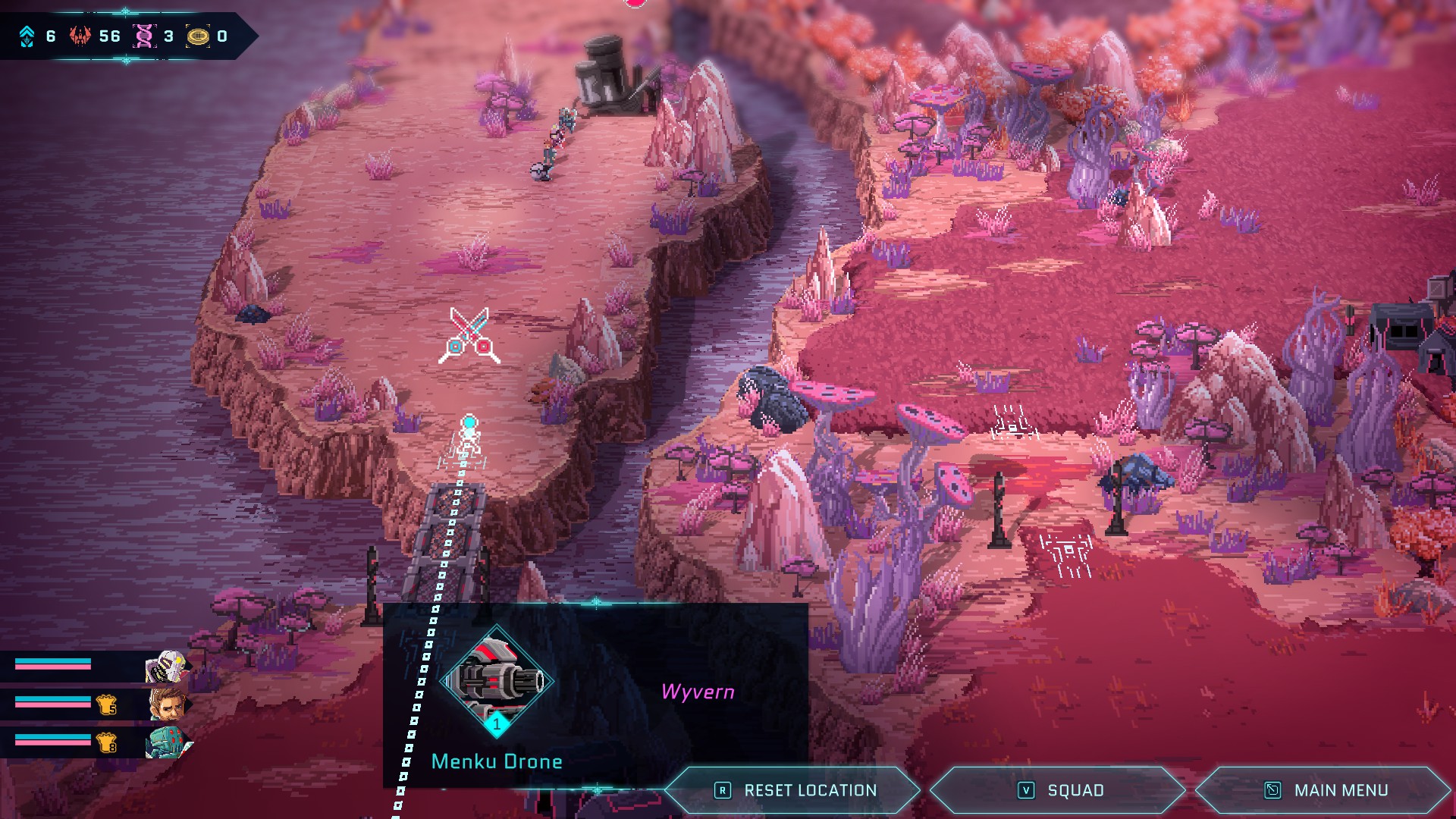Select the crossed swords battle marker
The image size is (1456, 819).
point(469,335)
